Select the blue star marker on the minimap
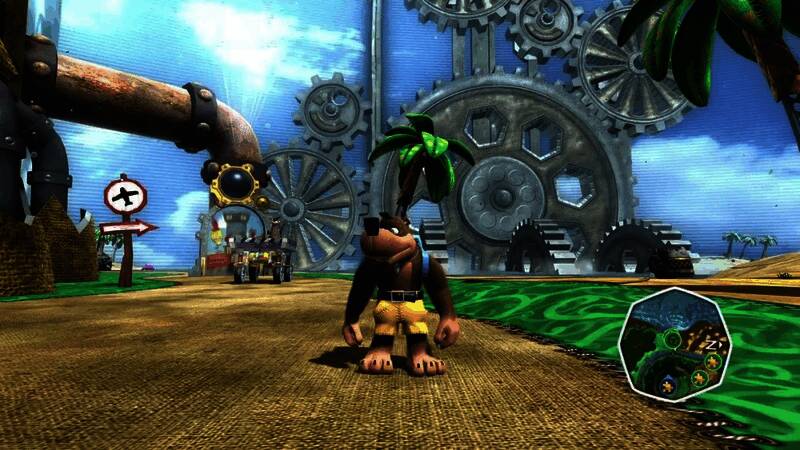The height and width of the screenshot is (450, 800). point(667,386)
